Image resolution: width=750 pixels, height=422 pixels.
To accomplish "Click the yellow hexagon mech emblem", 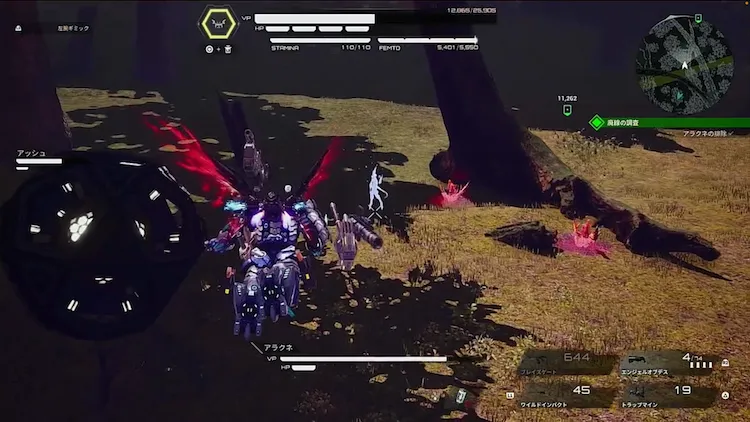I will [218, 24].
